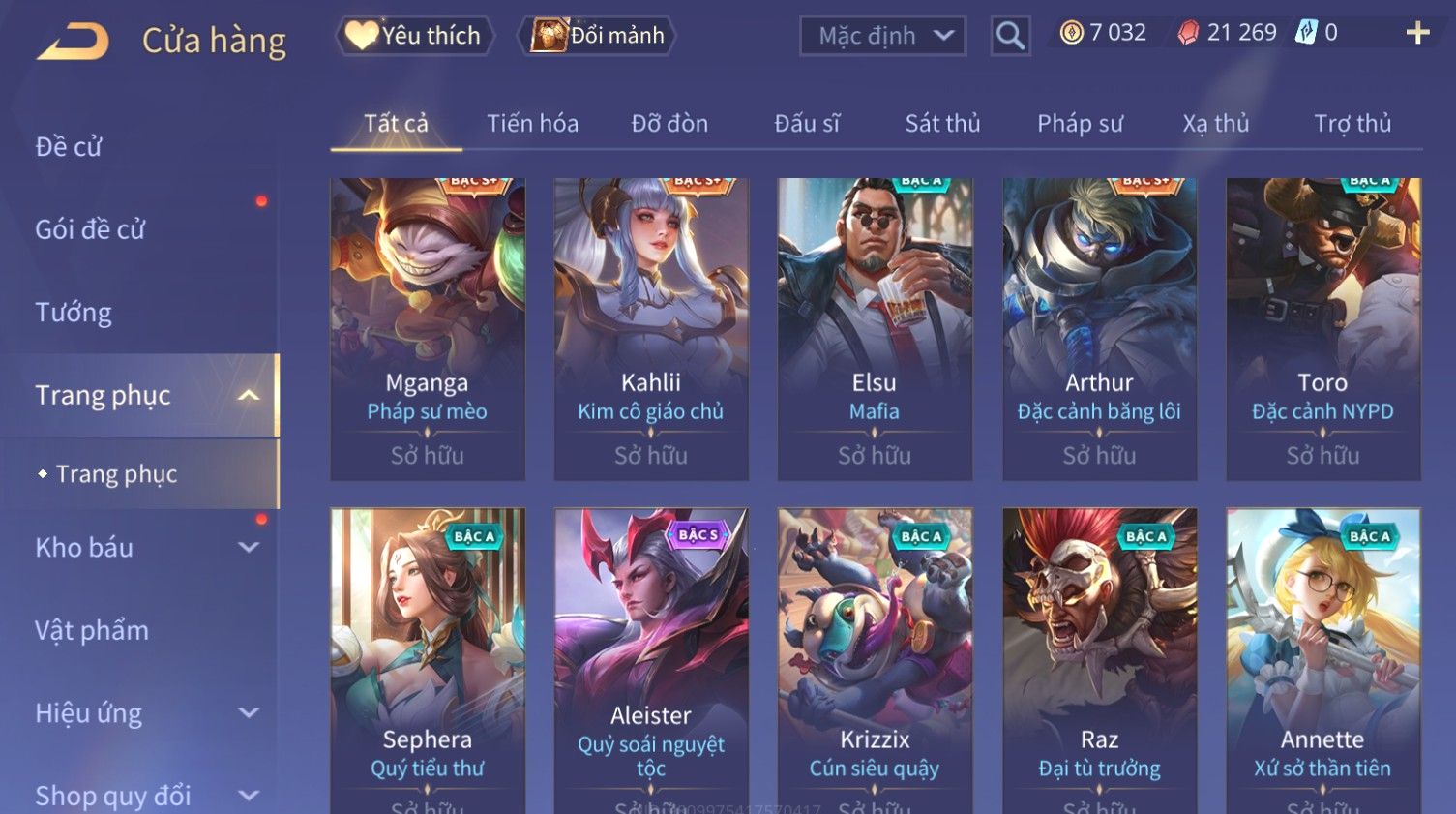The image size is (1456, 814).
Task: Open the Đề cử menu
Action: pyautogui.click(x=69, y=147)
